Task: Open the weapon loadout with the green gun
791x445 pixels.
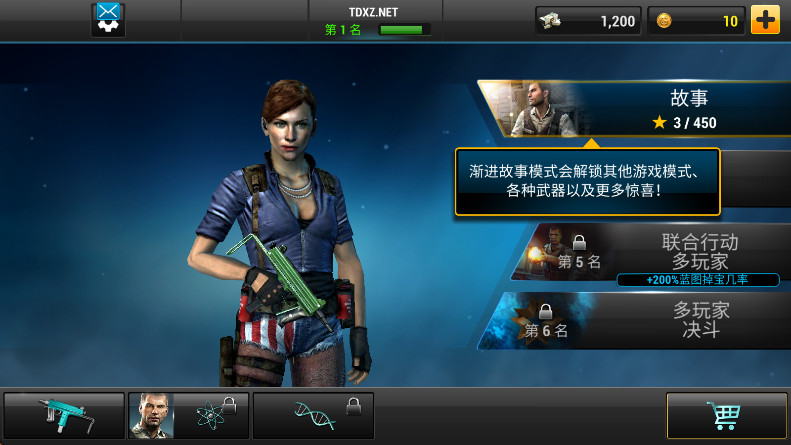Action: 64,416
